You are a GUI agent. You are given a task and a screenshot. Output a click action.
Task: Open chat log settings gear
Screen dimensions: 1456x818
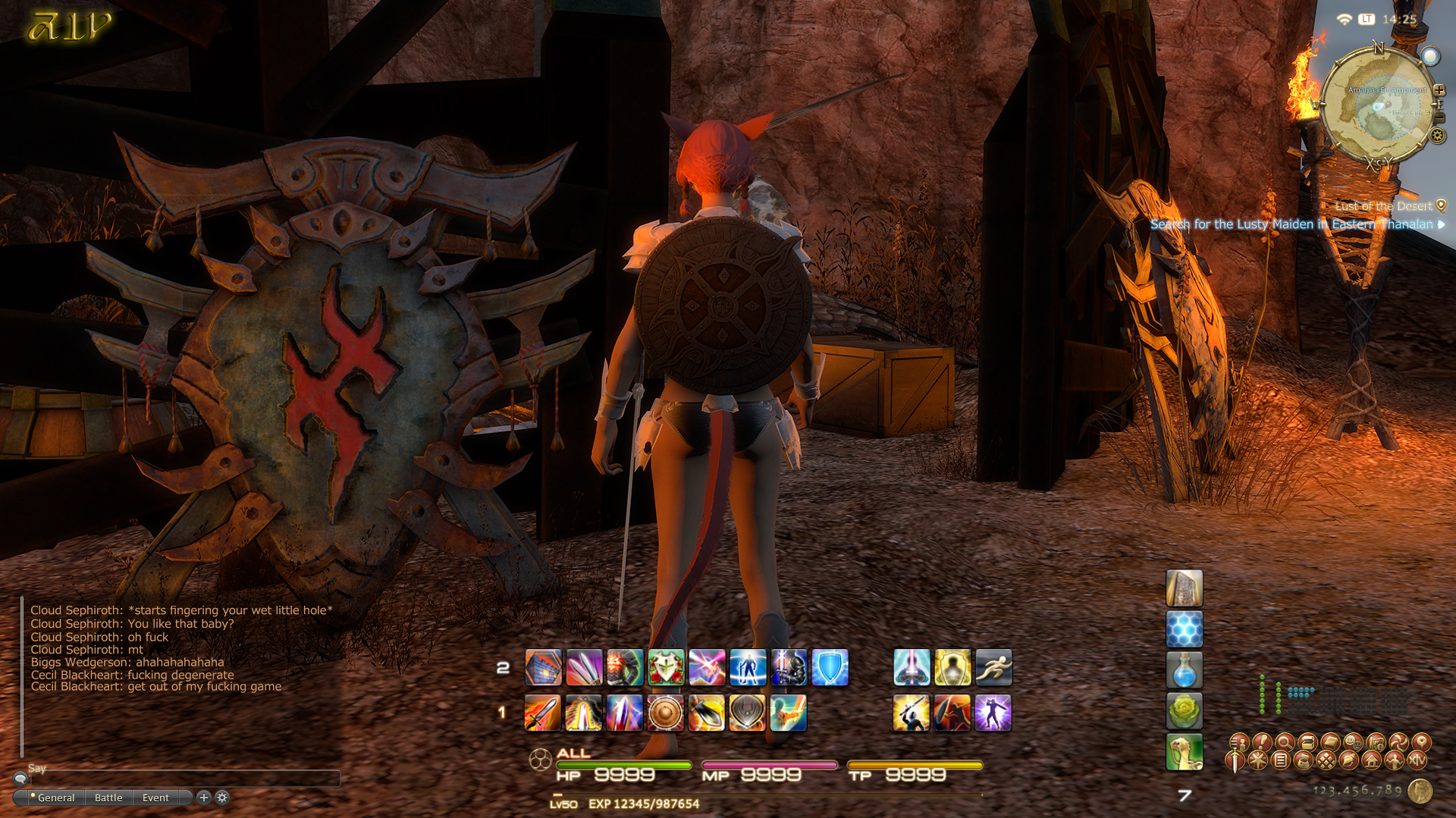pyautogui.click(x=222, y=797)
